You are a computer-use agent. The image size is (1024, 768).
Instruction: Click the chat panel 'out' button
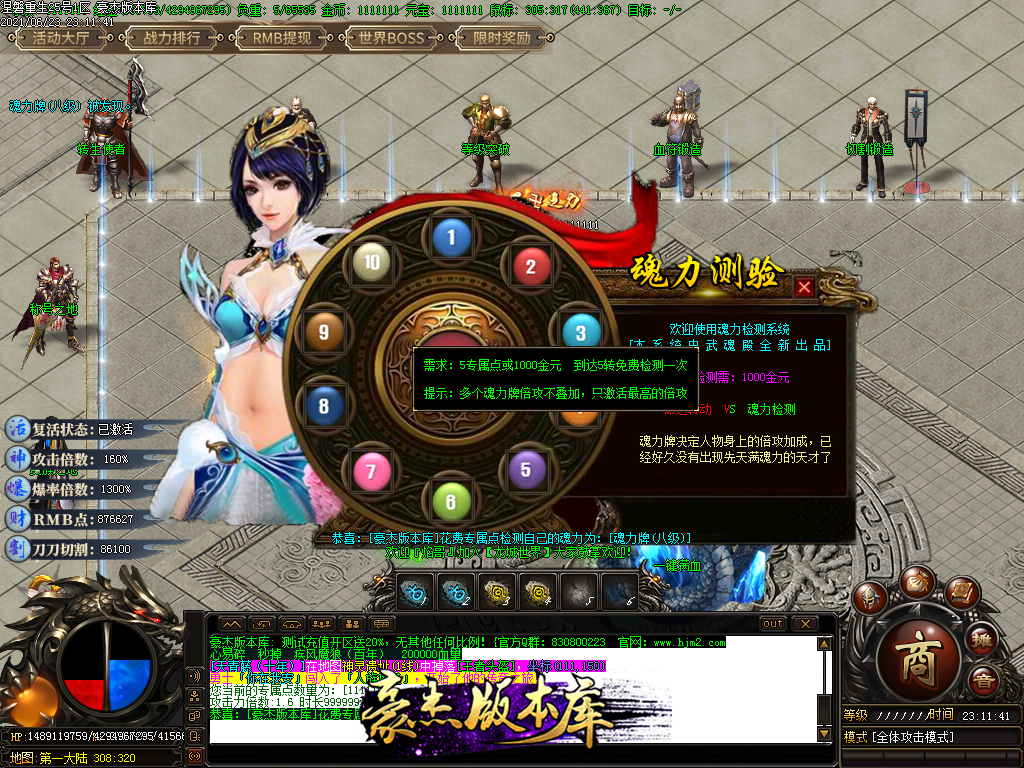pos(772,624)
